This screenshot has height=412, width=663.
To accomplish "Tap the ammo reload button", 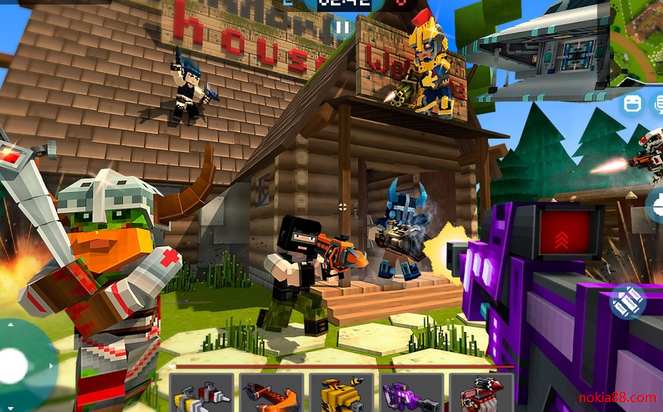I will click(629, 297).
